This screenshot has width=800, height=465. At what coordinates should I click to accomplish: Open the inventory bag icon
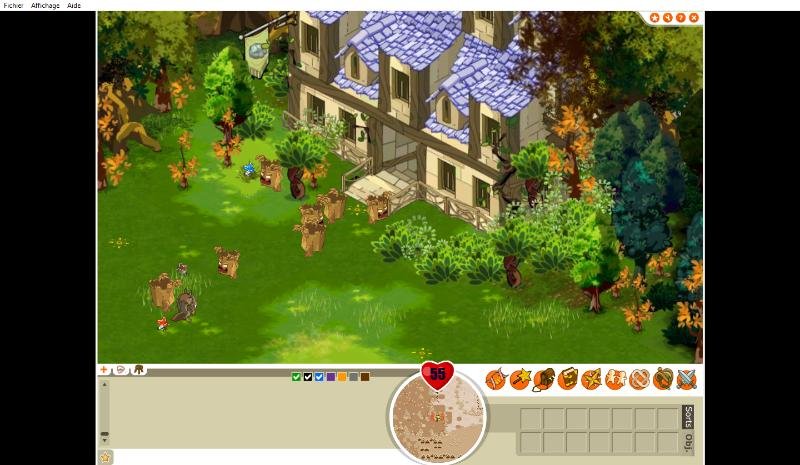coord(544,379)
